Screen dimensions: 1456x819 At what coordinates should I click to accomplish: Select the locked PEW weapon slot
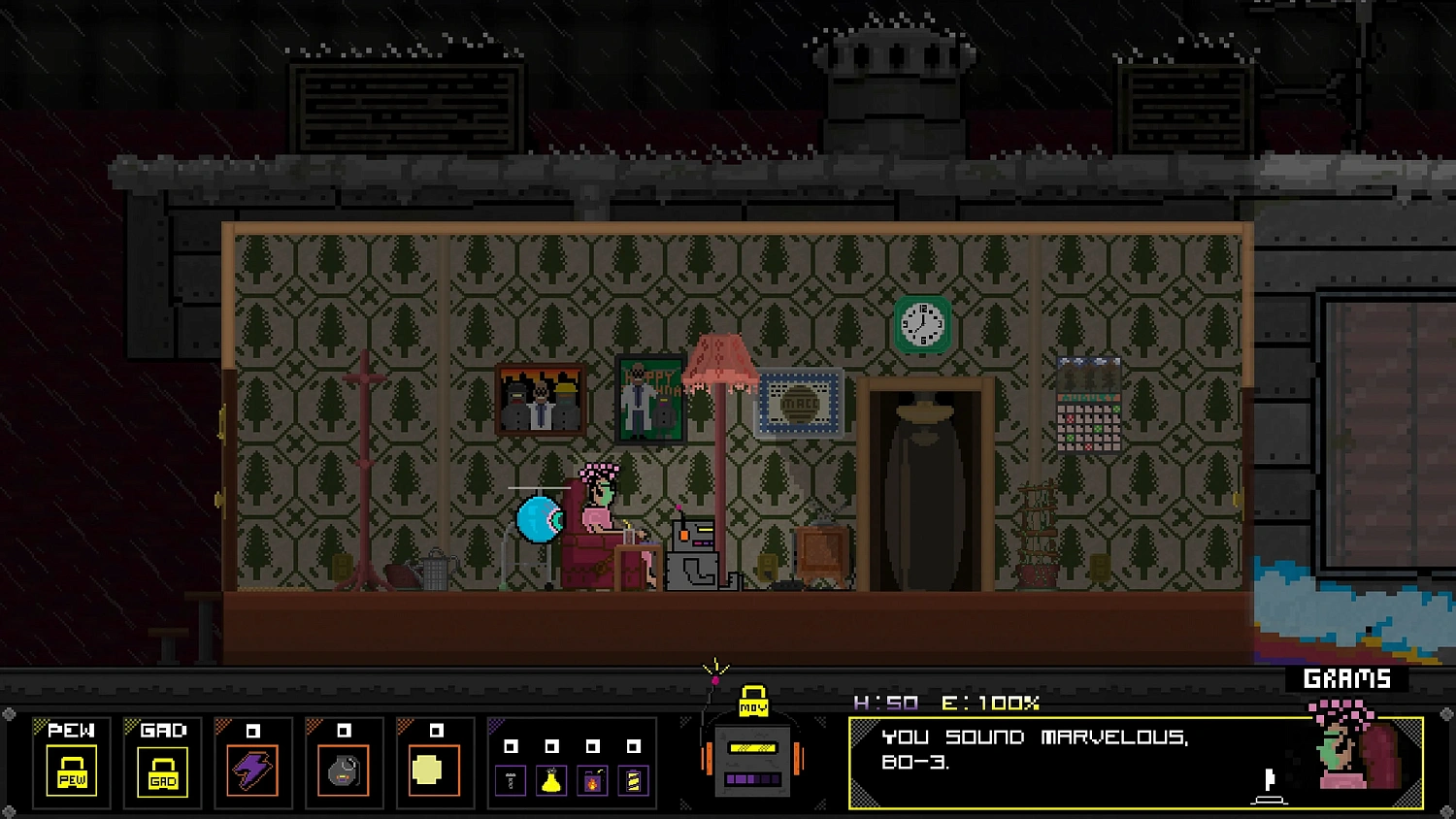tap(72, 771)
